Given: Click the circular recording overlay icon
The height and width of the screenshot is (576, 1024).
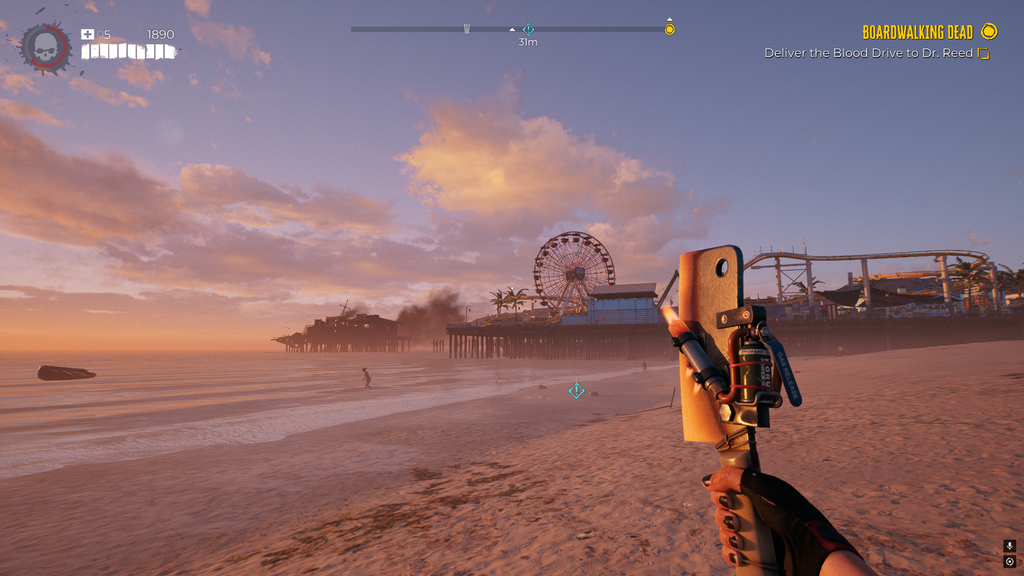Looking at the screenshot, I should pyautogui.click(x=1009, y=562).
